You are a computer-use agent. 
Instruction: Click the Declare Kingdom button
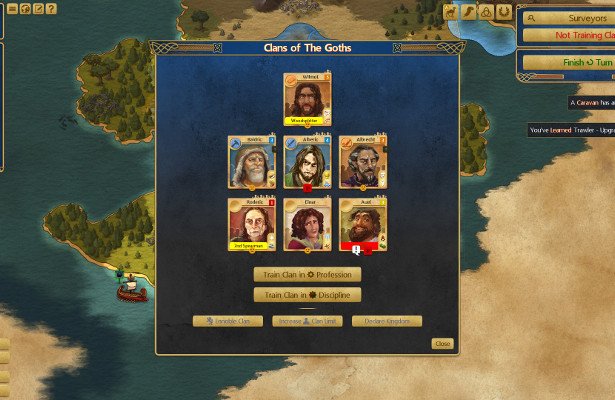coord(387,321)
